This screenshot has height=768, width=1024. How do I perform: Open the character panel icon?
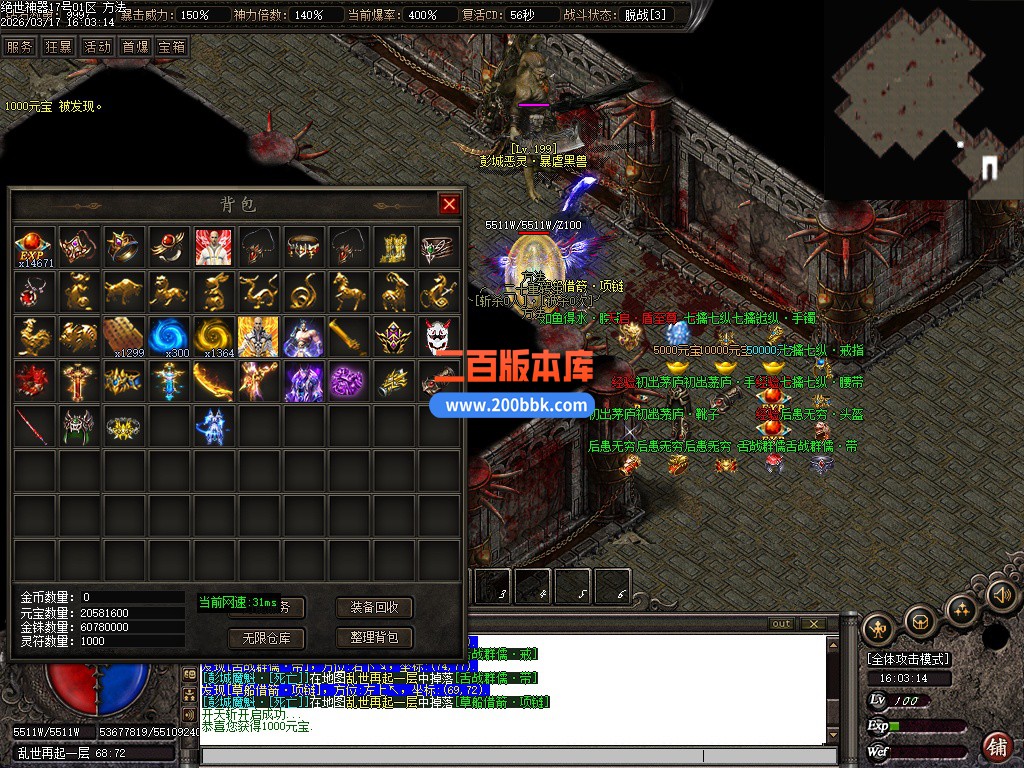coord(879,627)
